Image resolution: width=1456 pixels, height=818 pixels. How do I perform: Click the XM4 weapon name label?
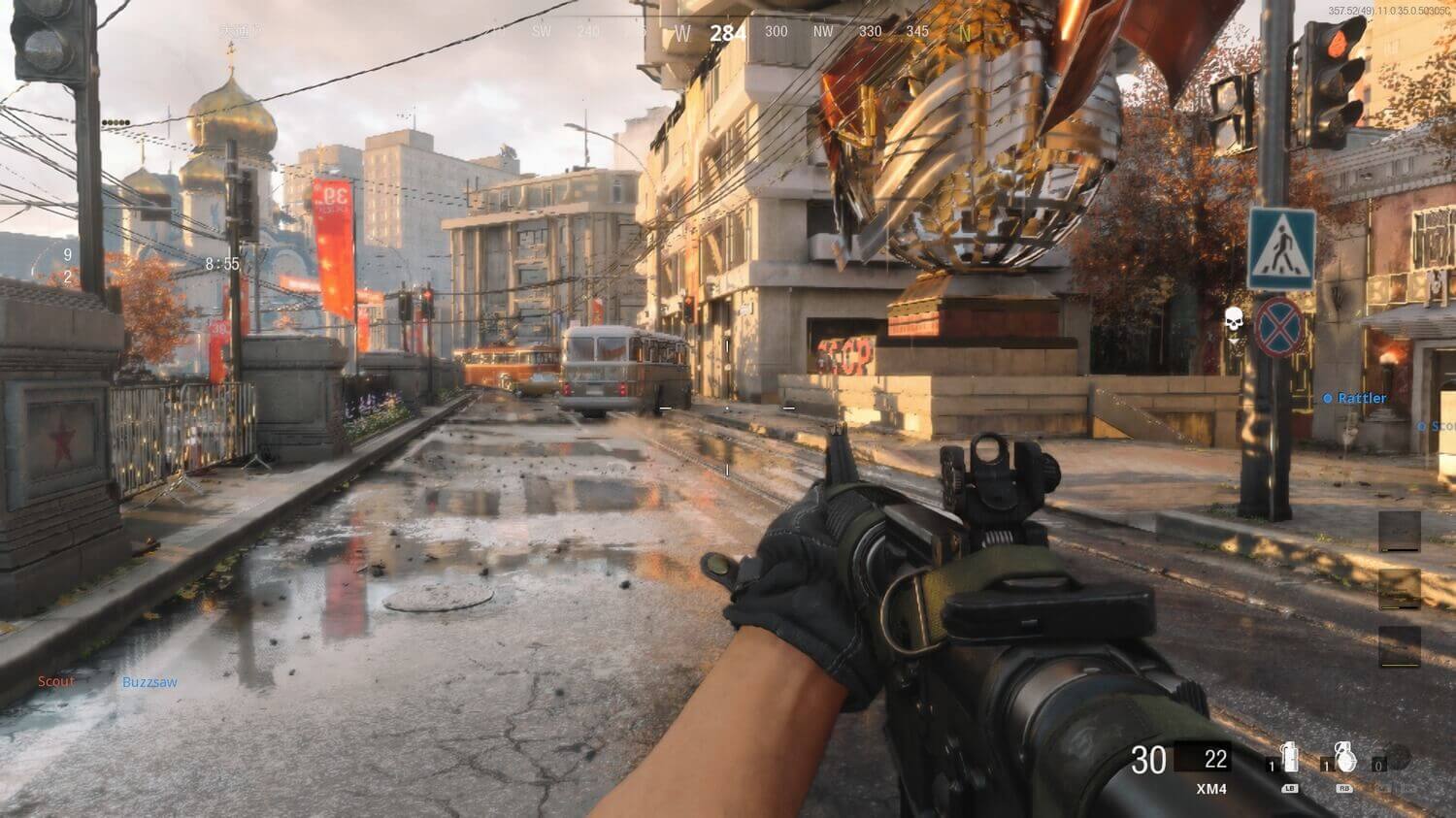1210,789
